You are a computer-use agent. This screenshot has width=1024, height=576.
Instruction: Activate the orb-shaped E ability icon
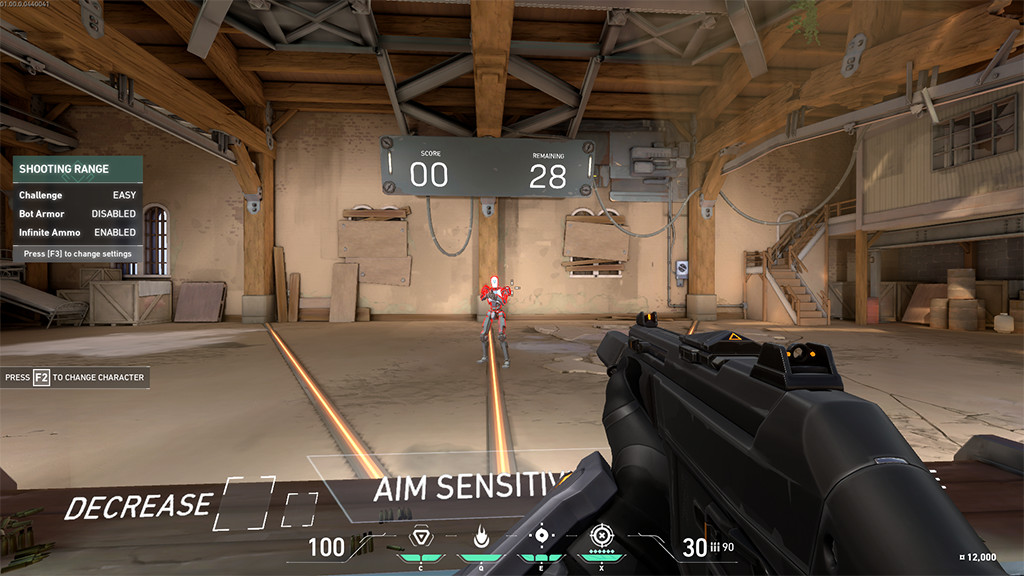(541, 535)
